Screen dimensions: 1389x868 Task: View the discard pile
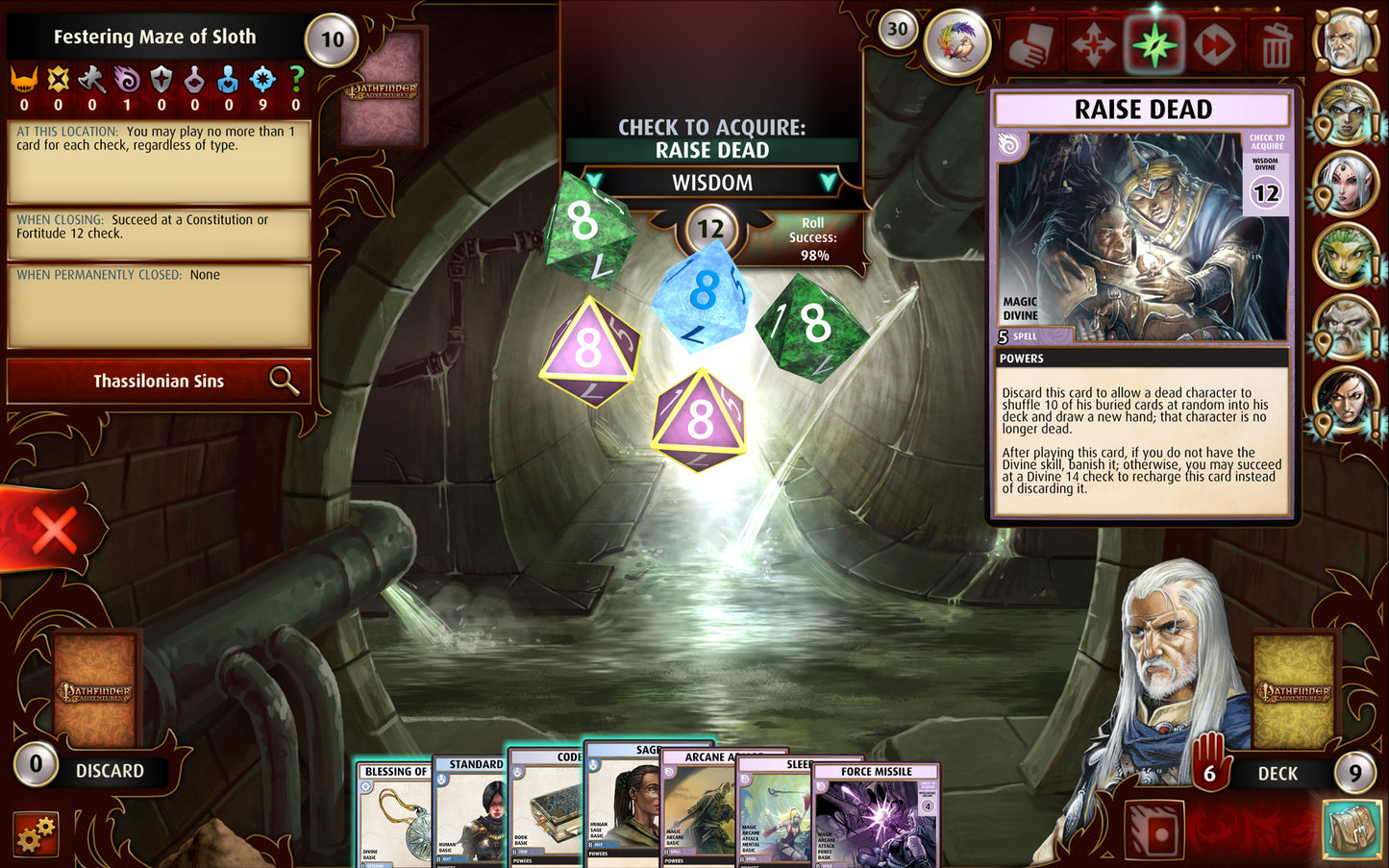point(96,691)
